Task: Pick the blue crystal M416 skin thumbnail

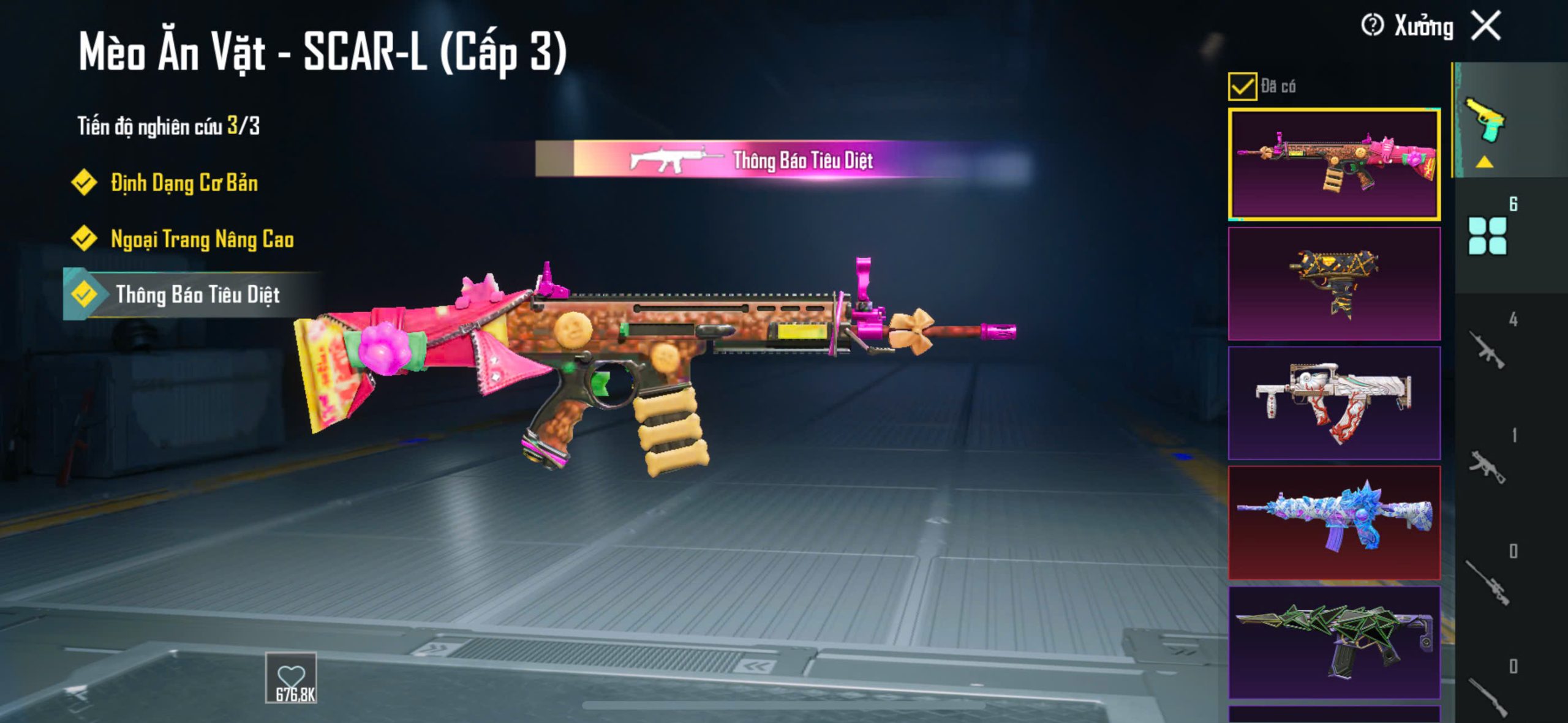Action: click(x=1334, y=522)
